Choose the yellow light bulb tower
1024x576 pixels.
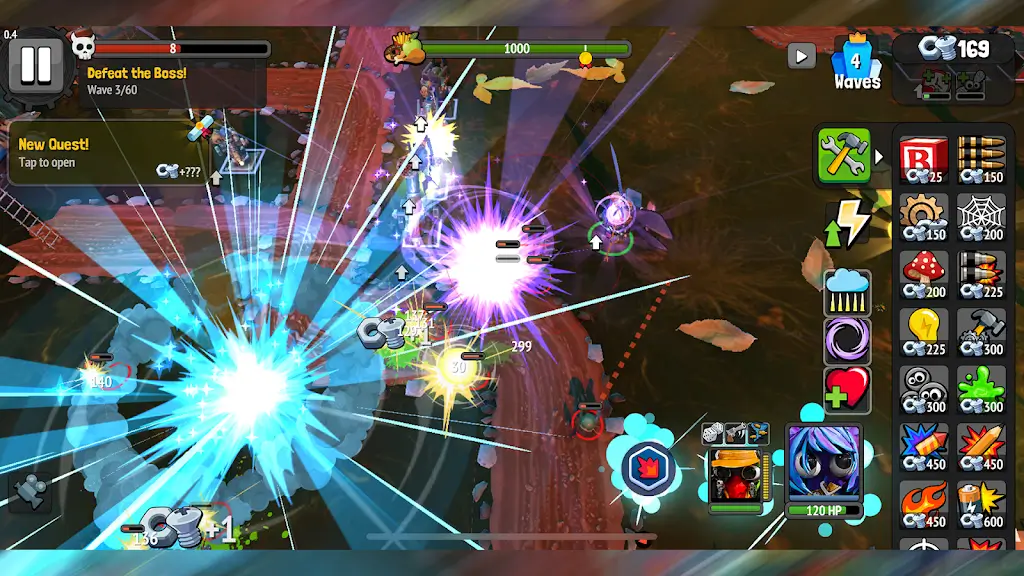pos(924,331)
